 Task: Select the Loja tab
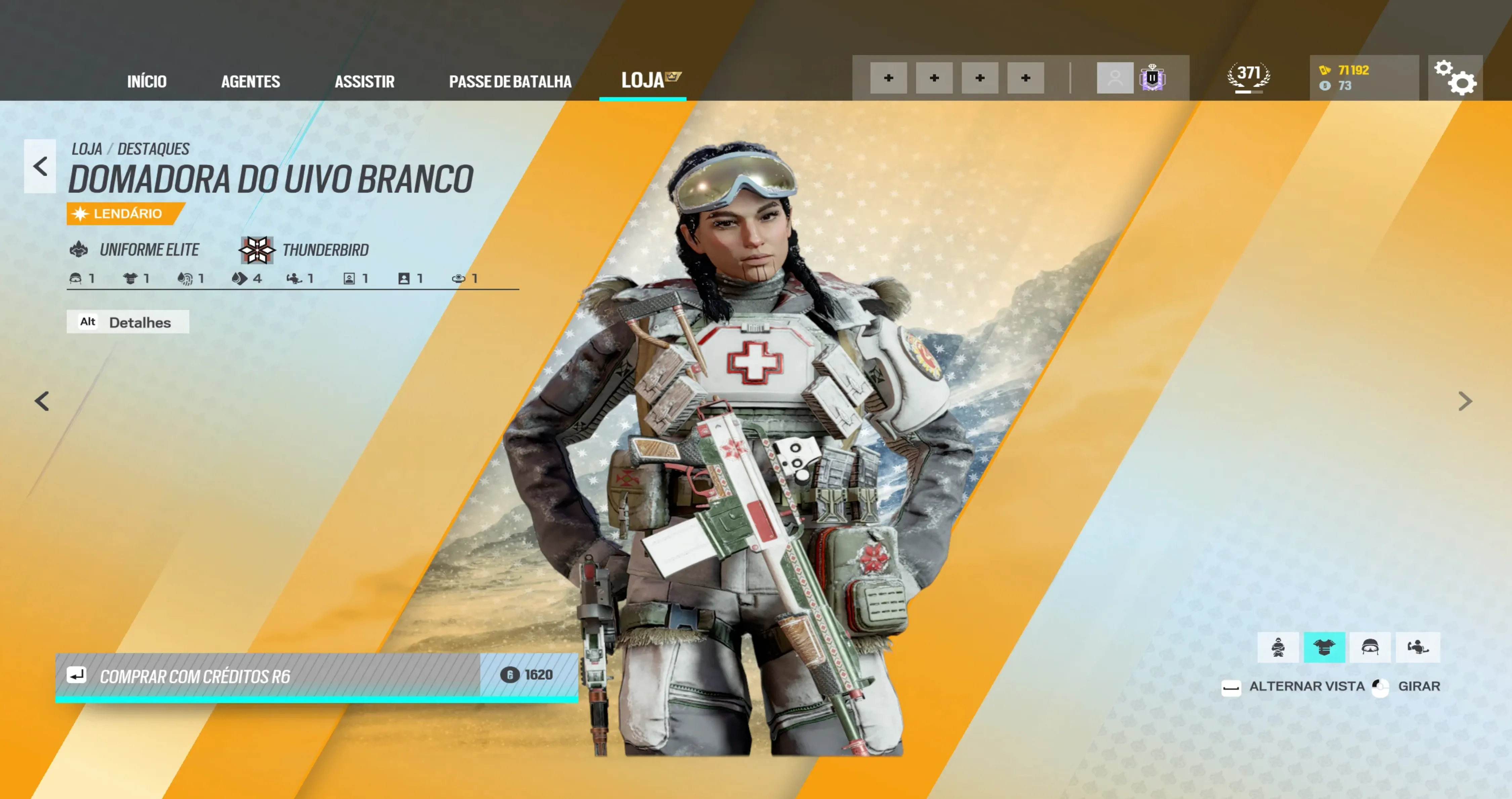[643, 80]
